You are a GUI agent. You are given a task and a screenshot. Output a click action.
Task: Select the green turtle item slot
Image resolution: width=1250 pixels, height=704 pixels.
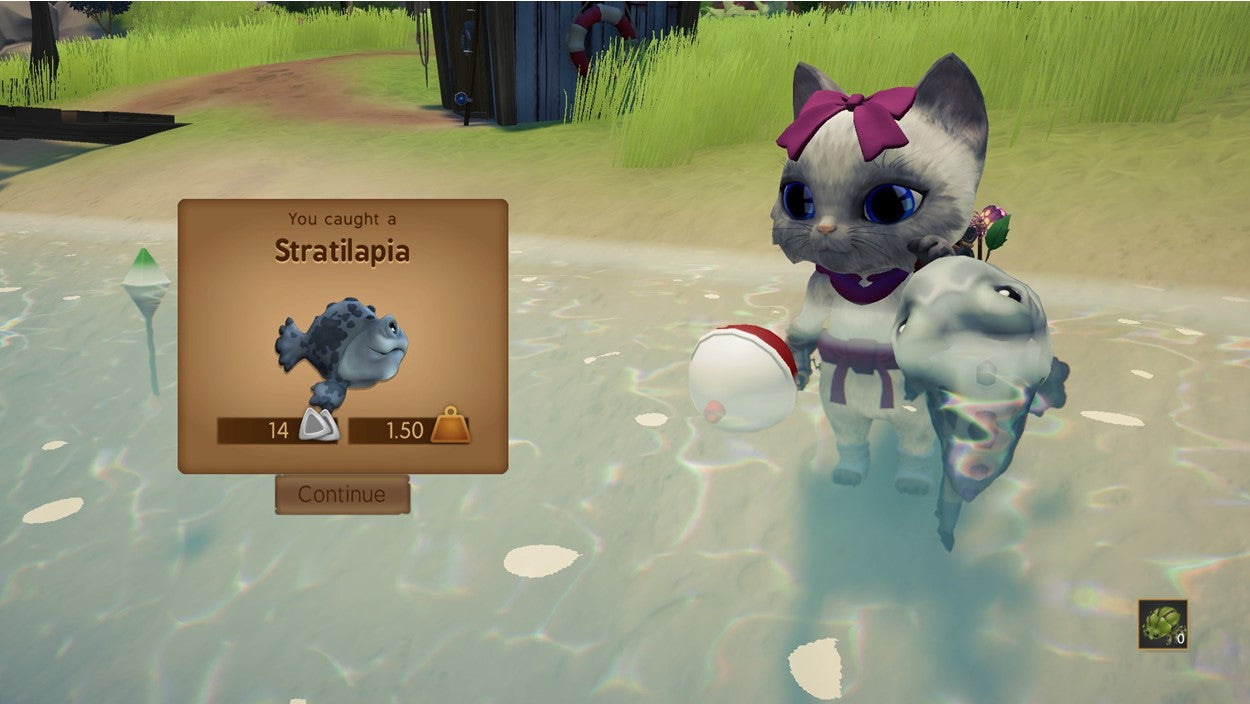[x=1162, y=624]
